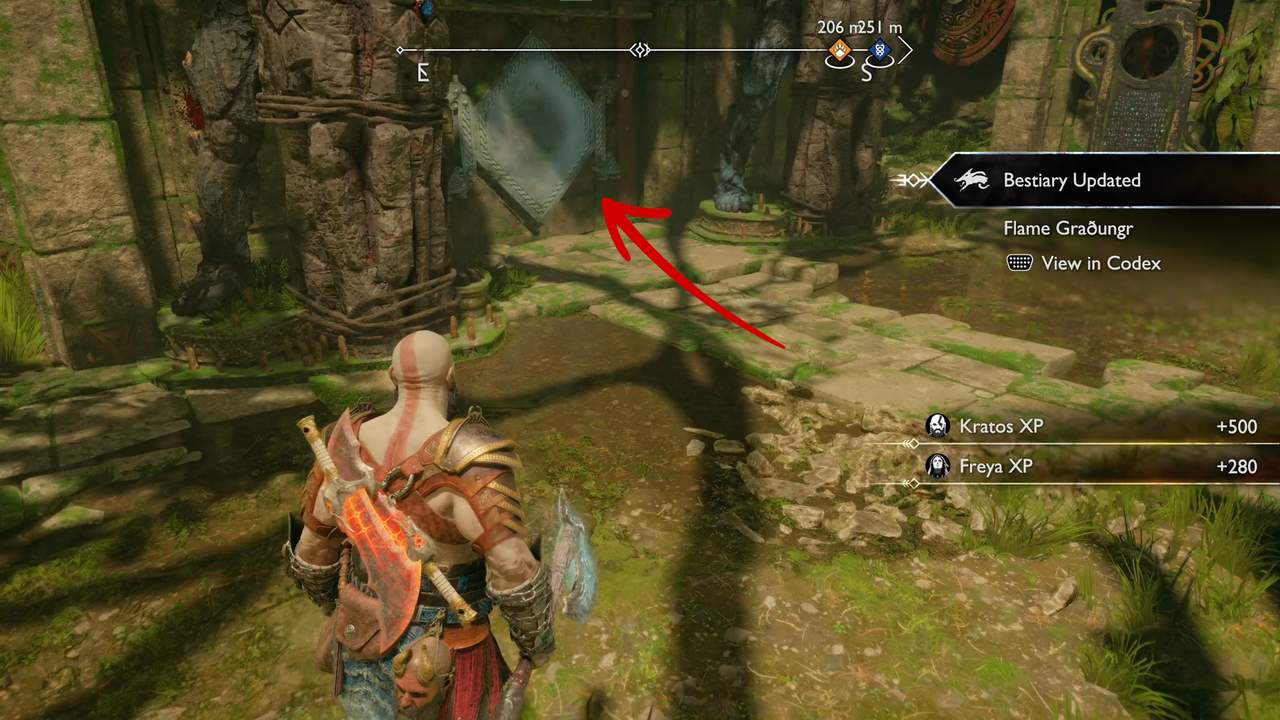Click the Kratos portrait icon

(x=937, y=426)
